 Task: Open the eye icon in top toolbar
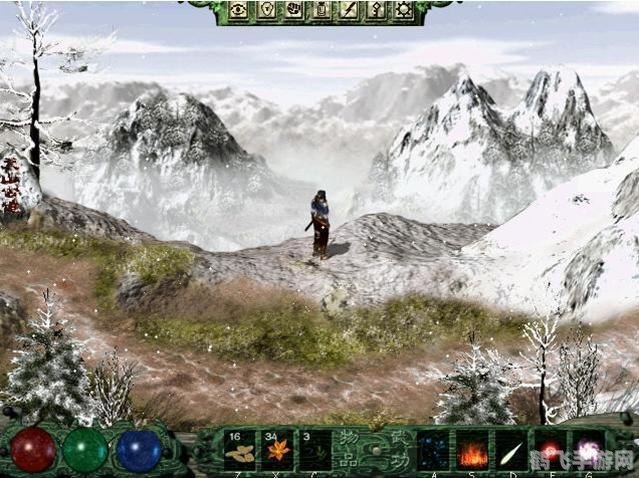pyautogui.click(x=240, y=10)
